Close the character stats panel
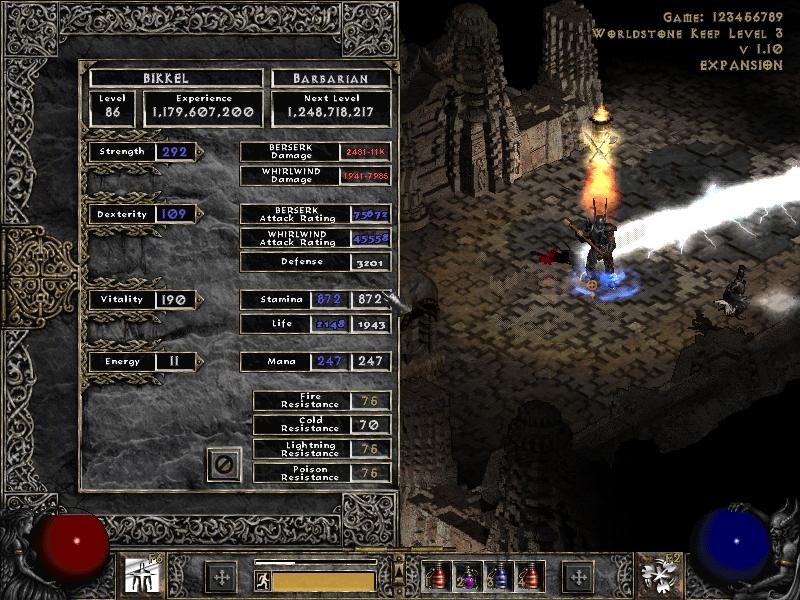 [224, 465]
